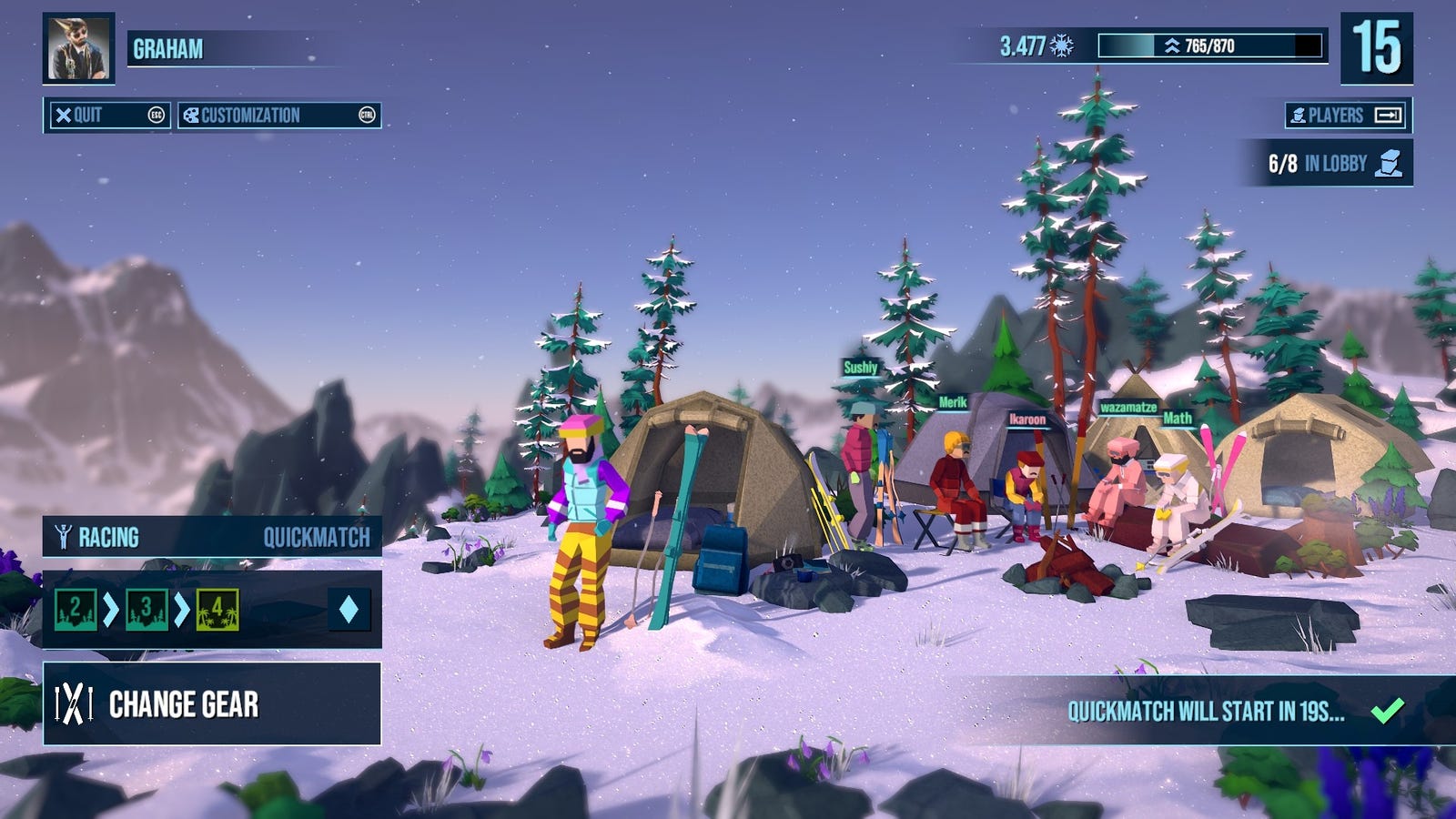Show the Players list
Image resolution: width=1456 pixels, height=819 pixels.
click(x=1348, y=116)
